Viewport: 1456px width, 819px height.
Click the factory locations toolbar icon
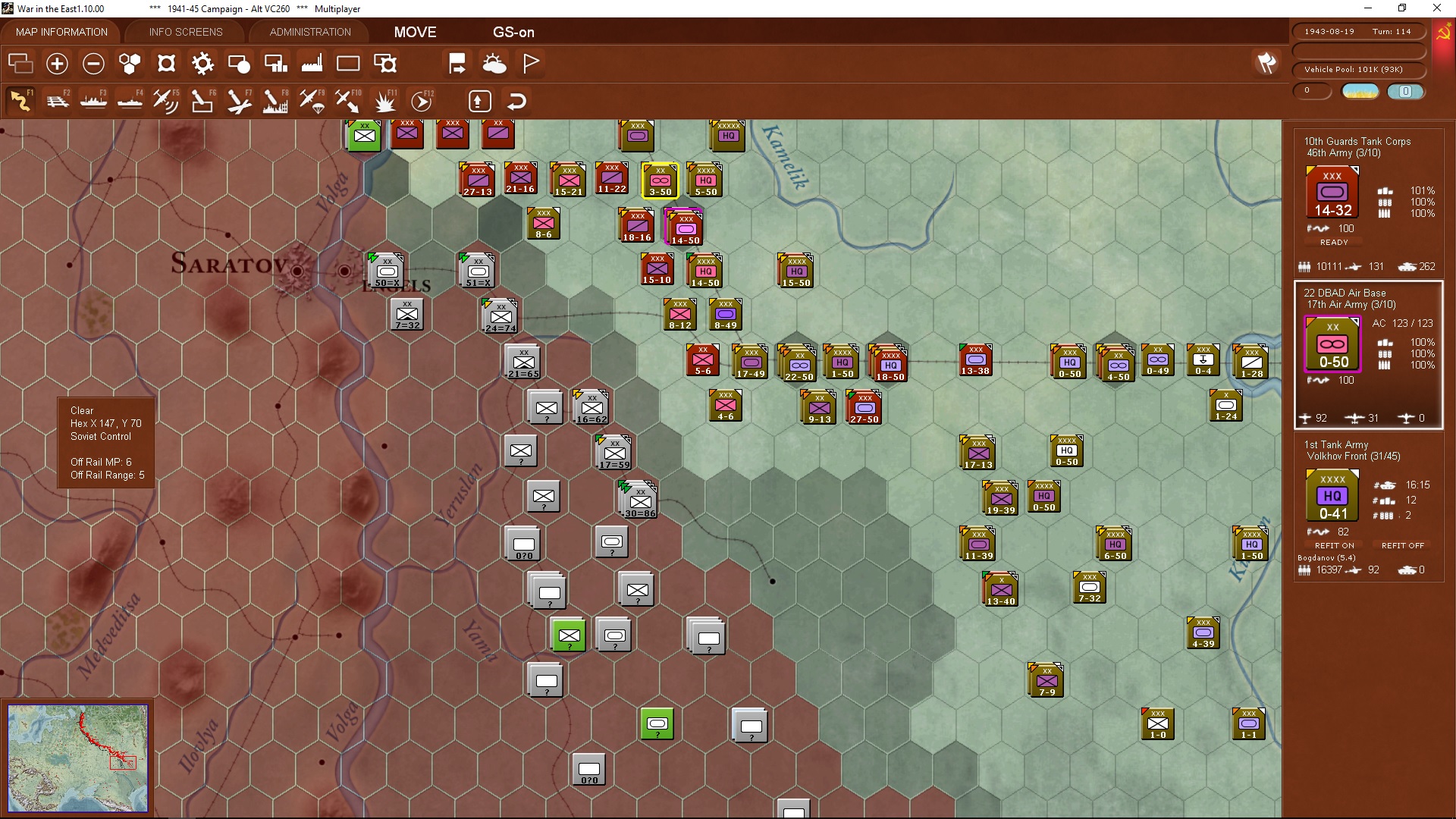(311, 63)
